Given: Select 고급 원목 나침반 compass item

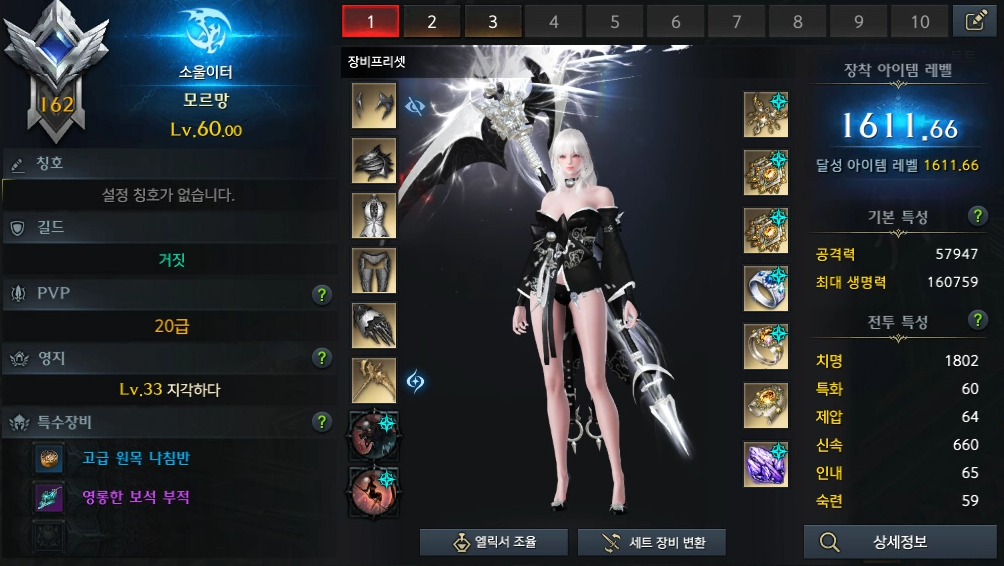Looking at the screenshot, I should (137, 459).
